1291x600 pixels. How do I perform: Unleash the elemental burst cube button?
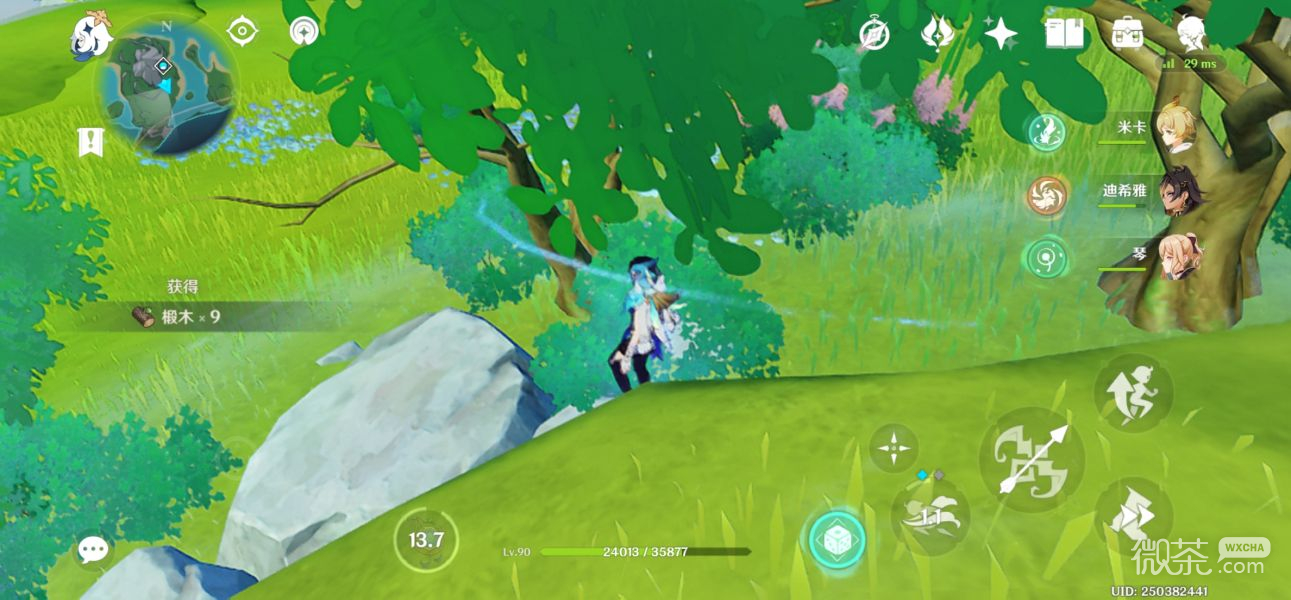point(837,540)
